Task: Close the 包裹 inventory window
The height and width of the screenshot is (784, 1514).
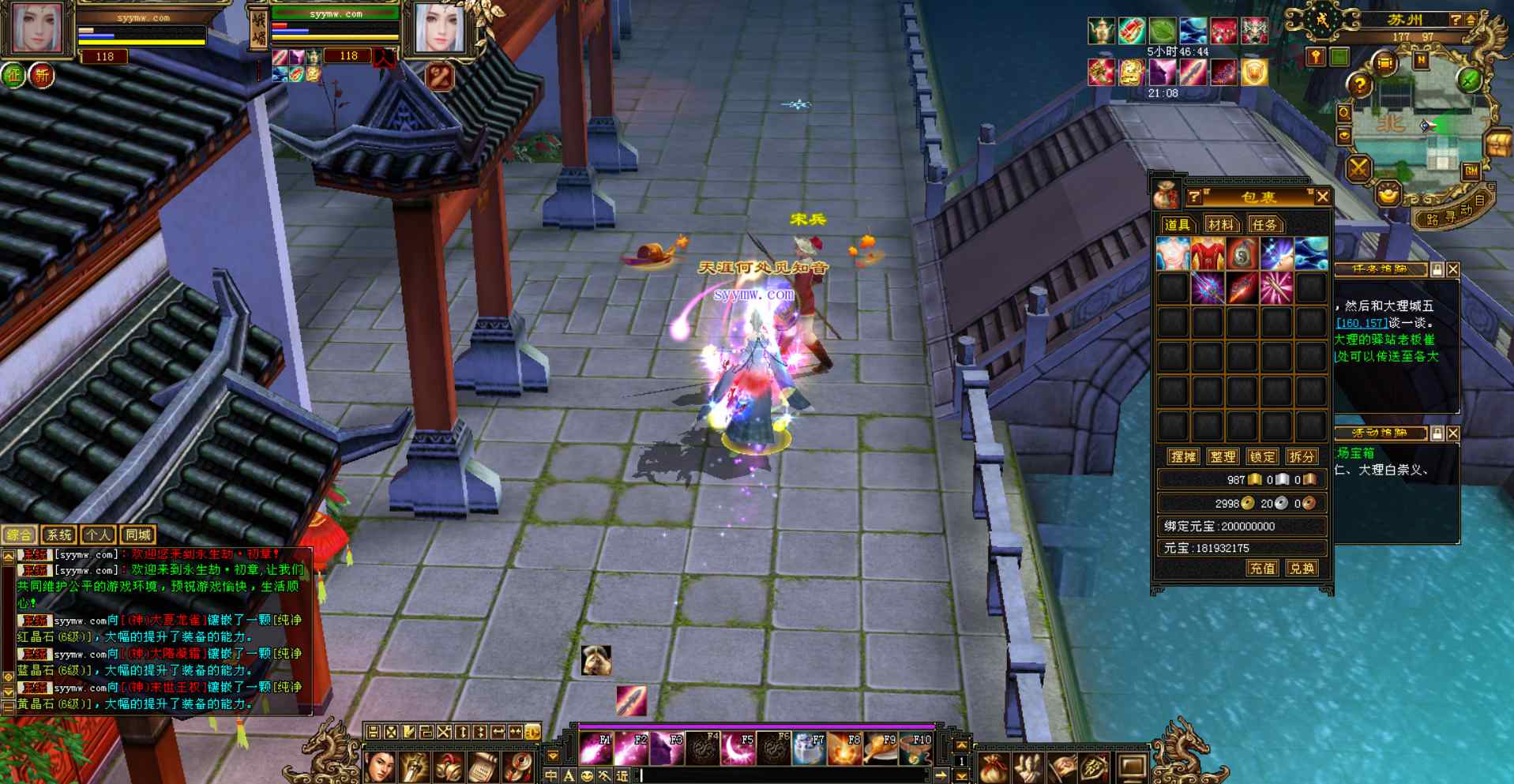Action: click(x=1323, y=197)
